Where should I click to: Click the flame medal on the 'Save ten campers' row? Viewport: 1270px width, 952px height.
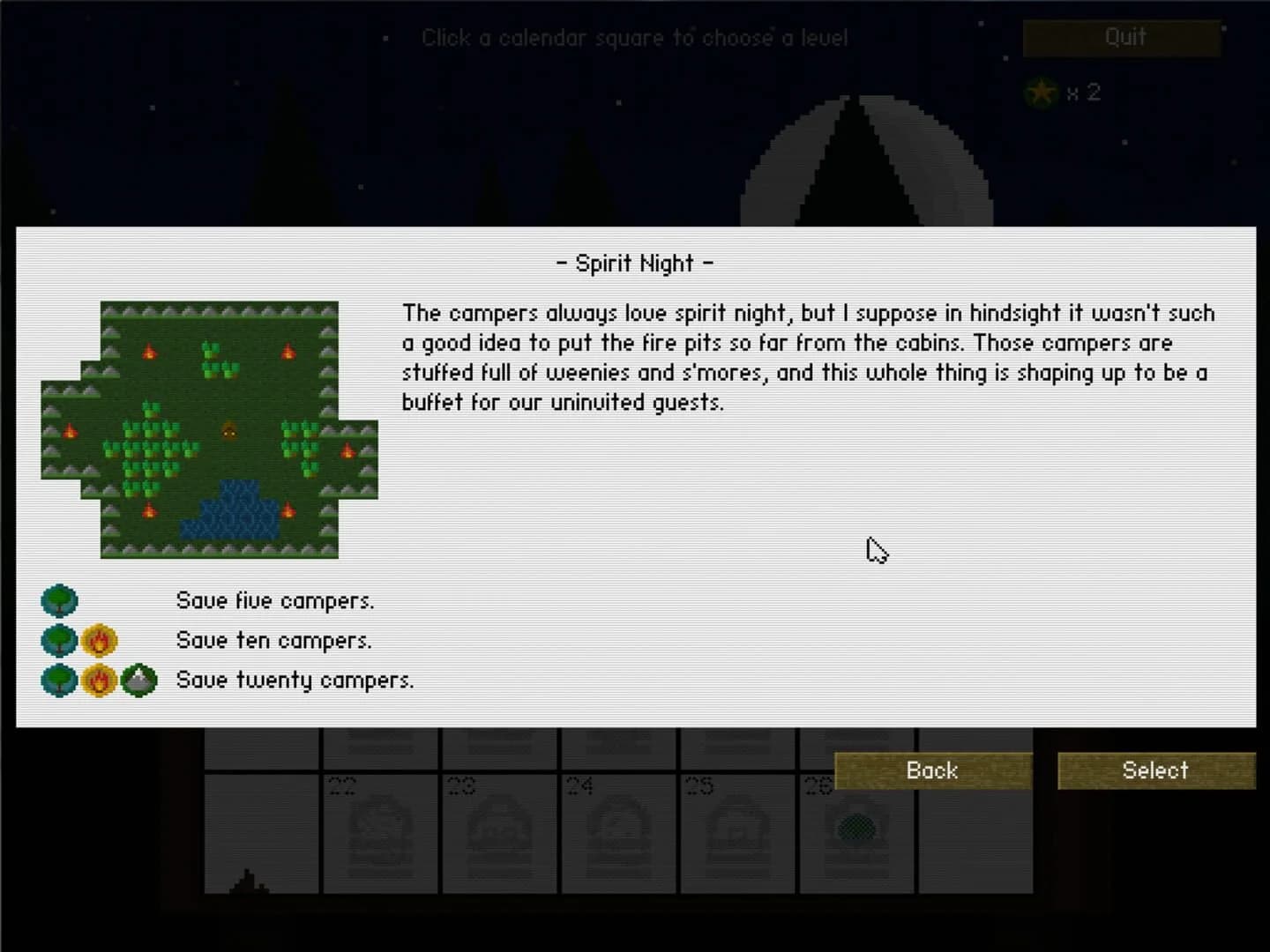click(99, 640)
